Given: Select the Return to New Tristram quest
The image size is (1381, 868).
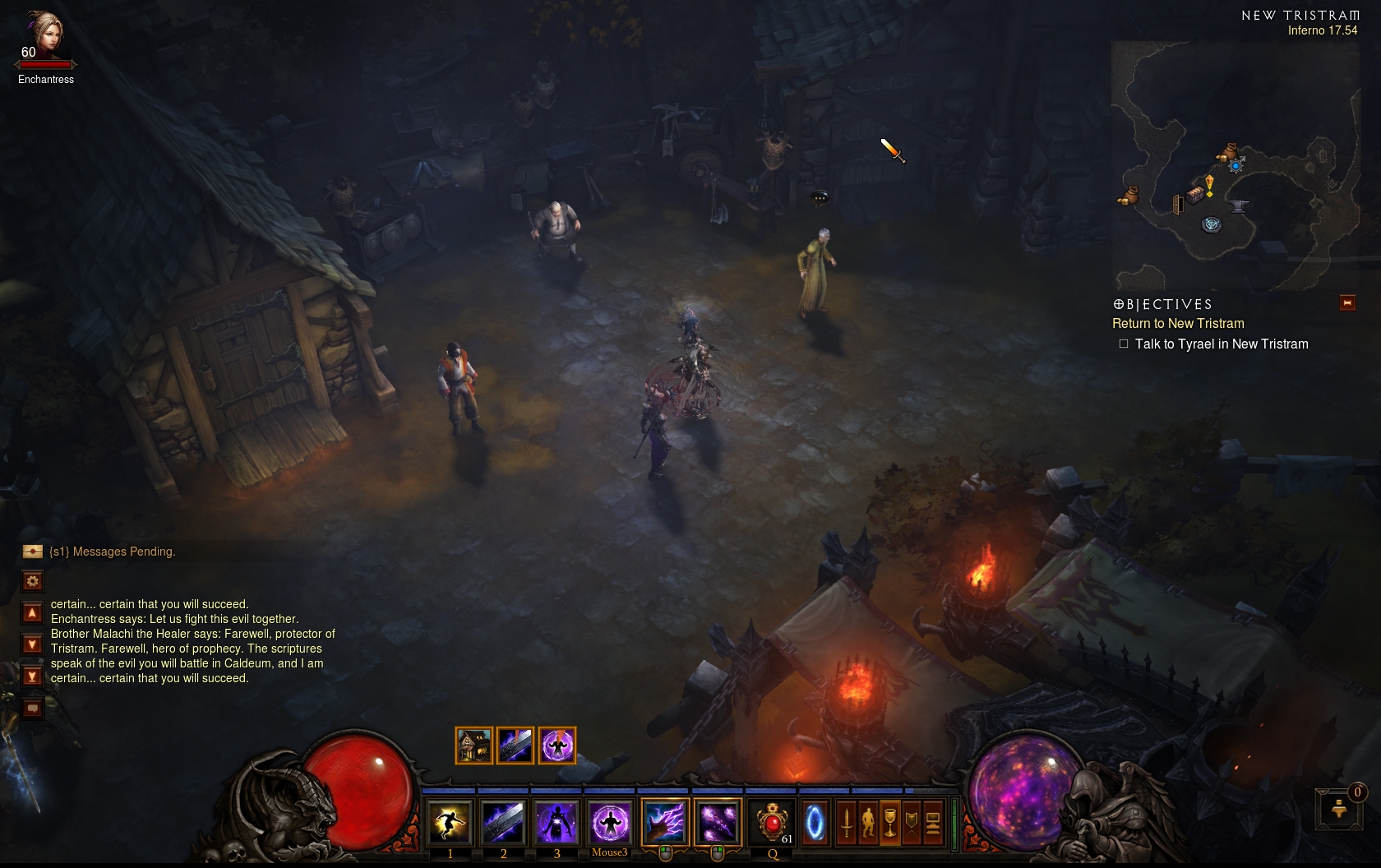Looking at the screenshot, I should [x=1178, y=324].
